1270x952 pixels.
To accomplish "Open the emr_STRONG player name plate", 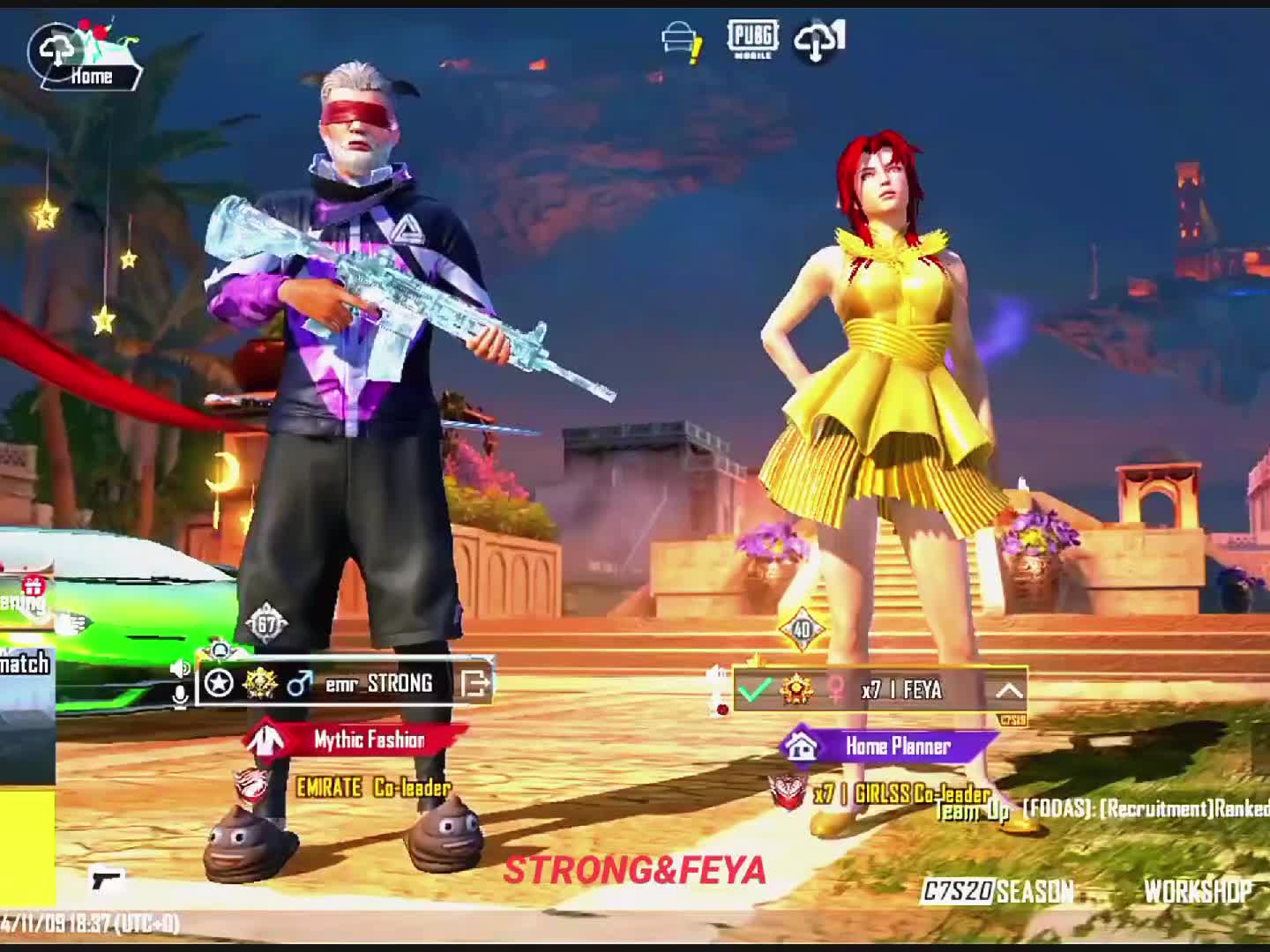I will [x=379, y=683].
